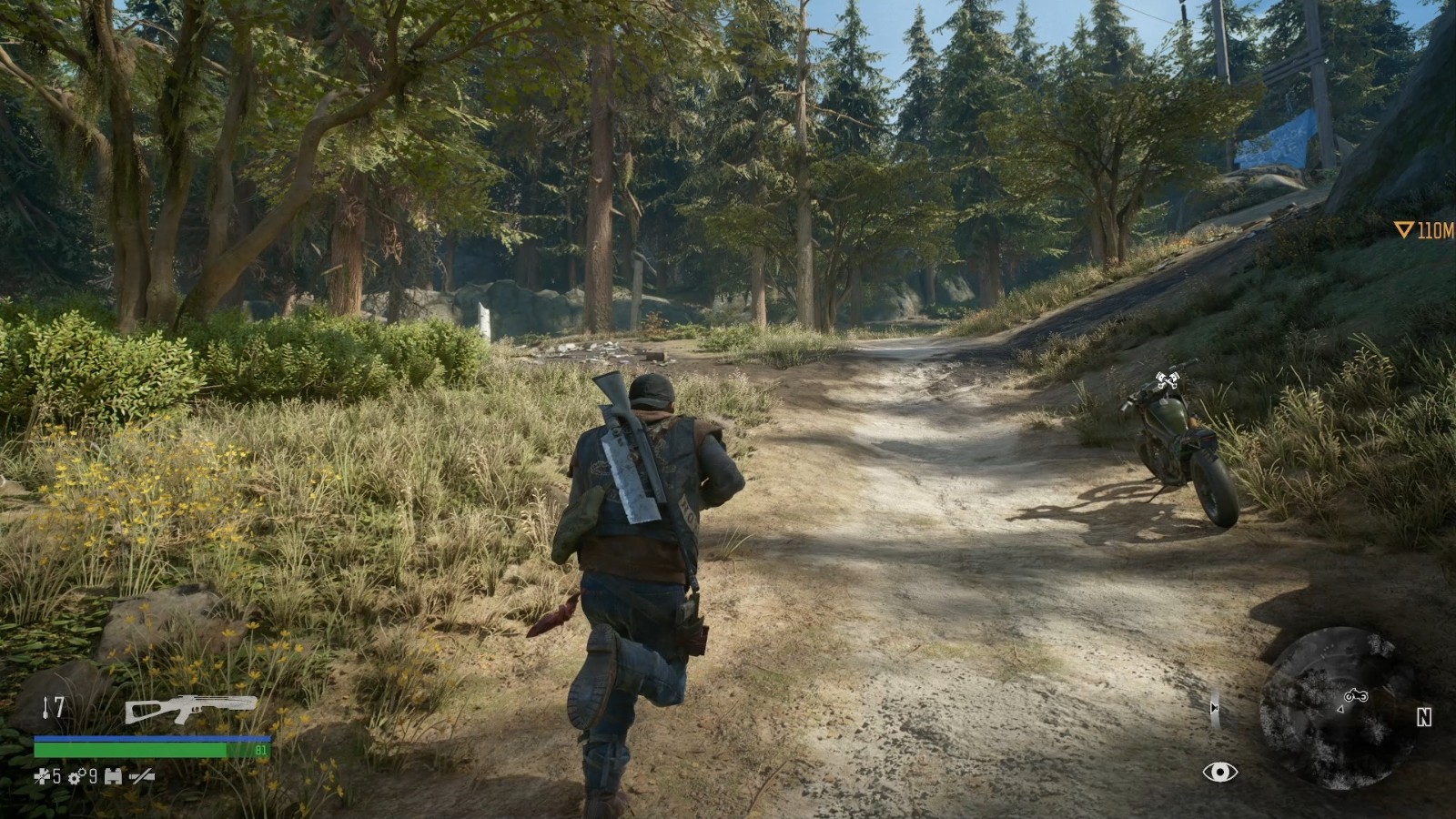Click the eye visibility indicator

point(1219,773)
